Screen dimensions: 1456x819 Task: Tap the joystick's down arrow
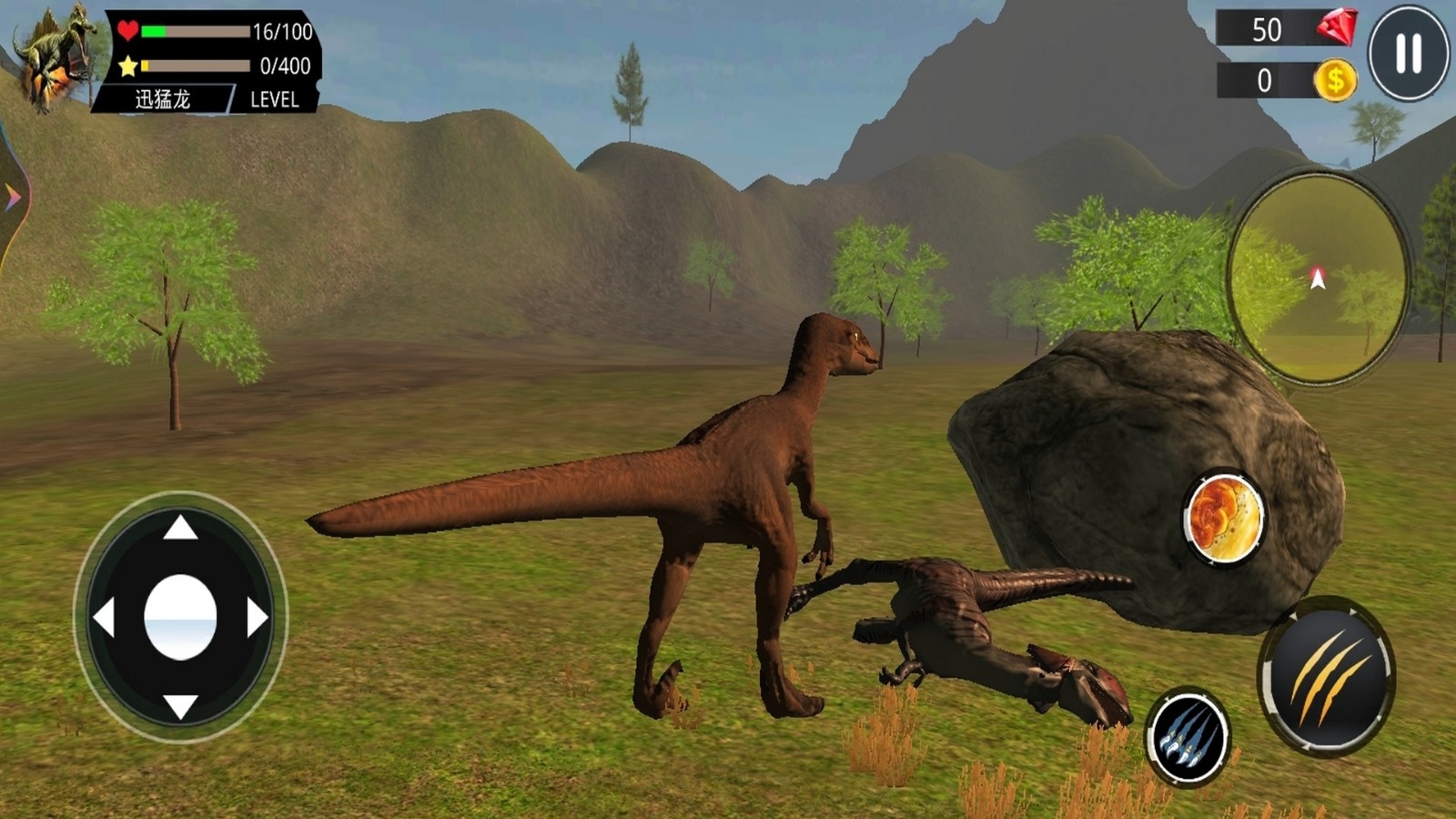click(180, 705)
